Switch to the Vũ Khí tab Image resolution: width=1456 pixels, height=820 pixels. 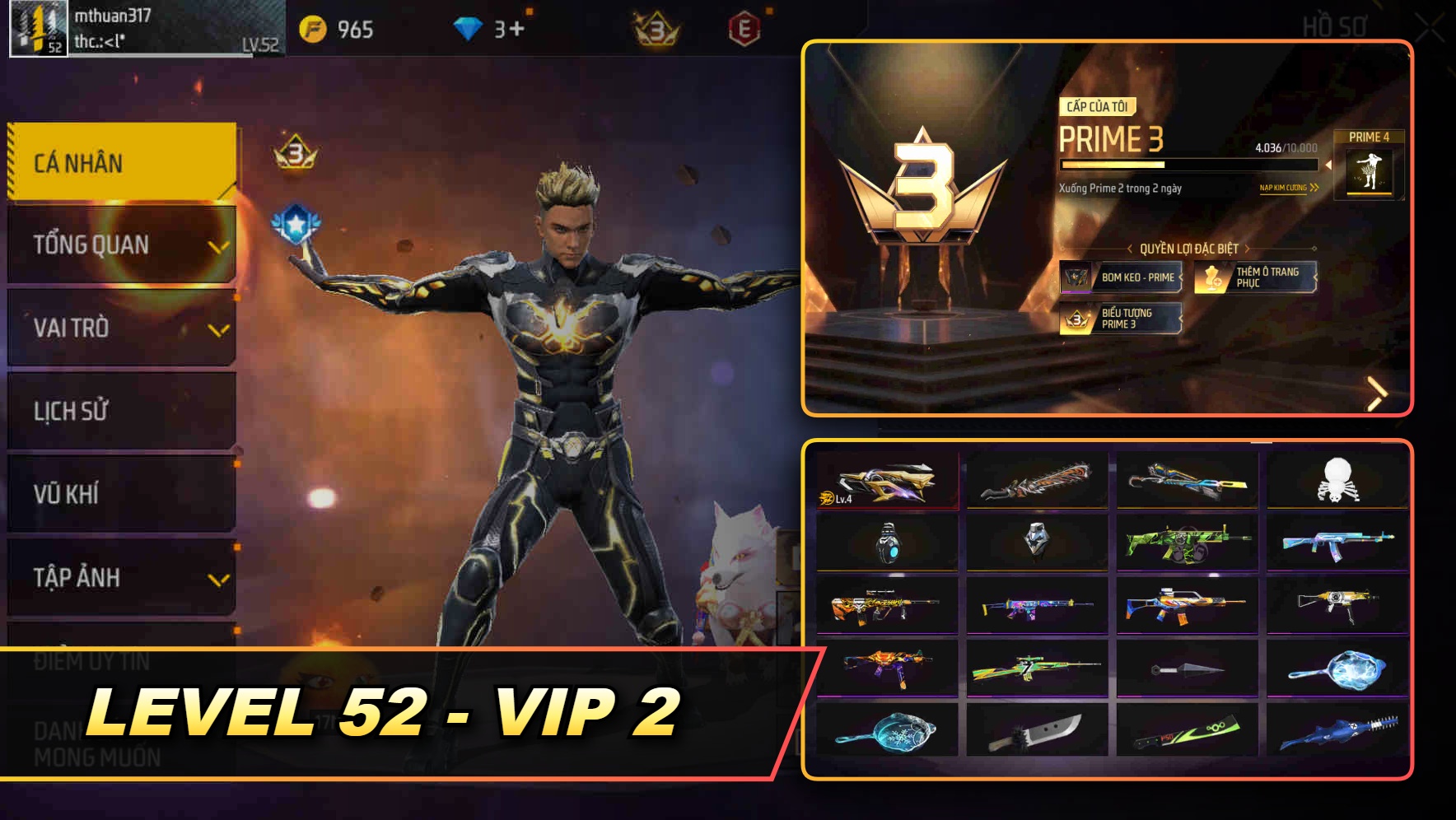(119, 494)
